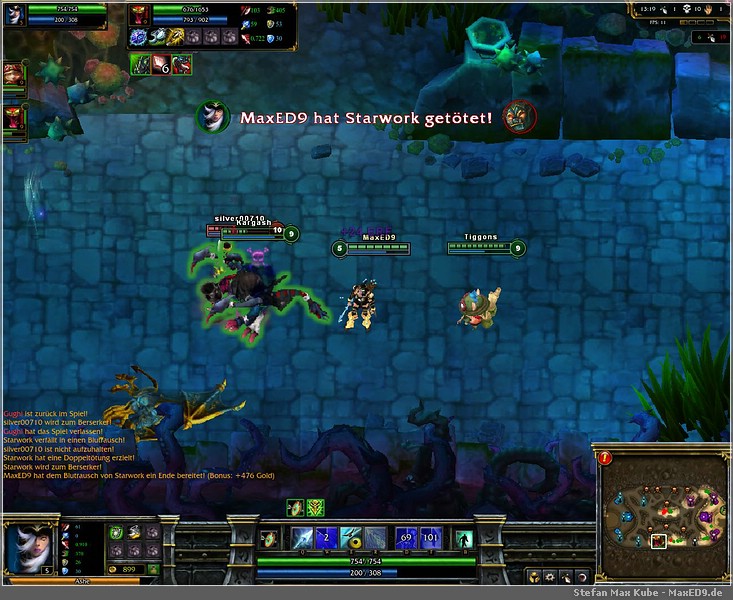
Task: Click on the minimap
Action: [660, 513]
